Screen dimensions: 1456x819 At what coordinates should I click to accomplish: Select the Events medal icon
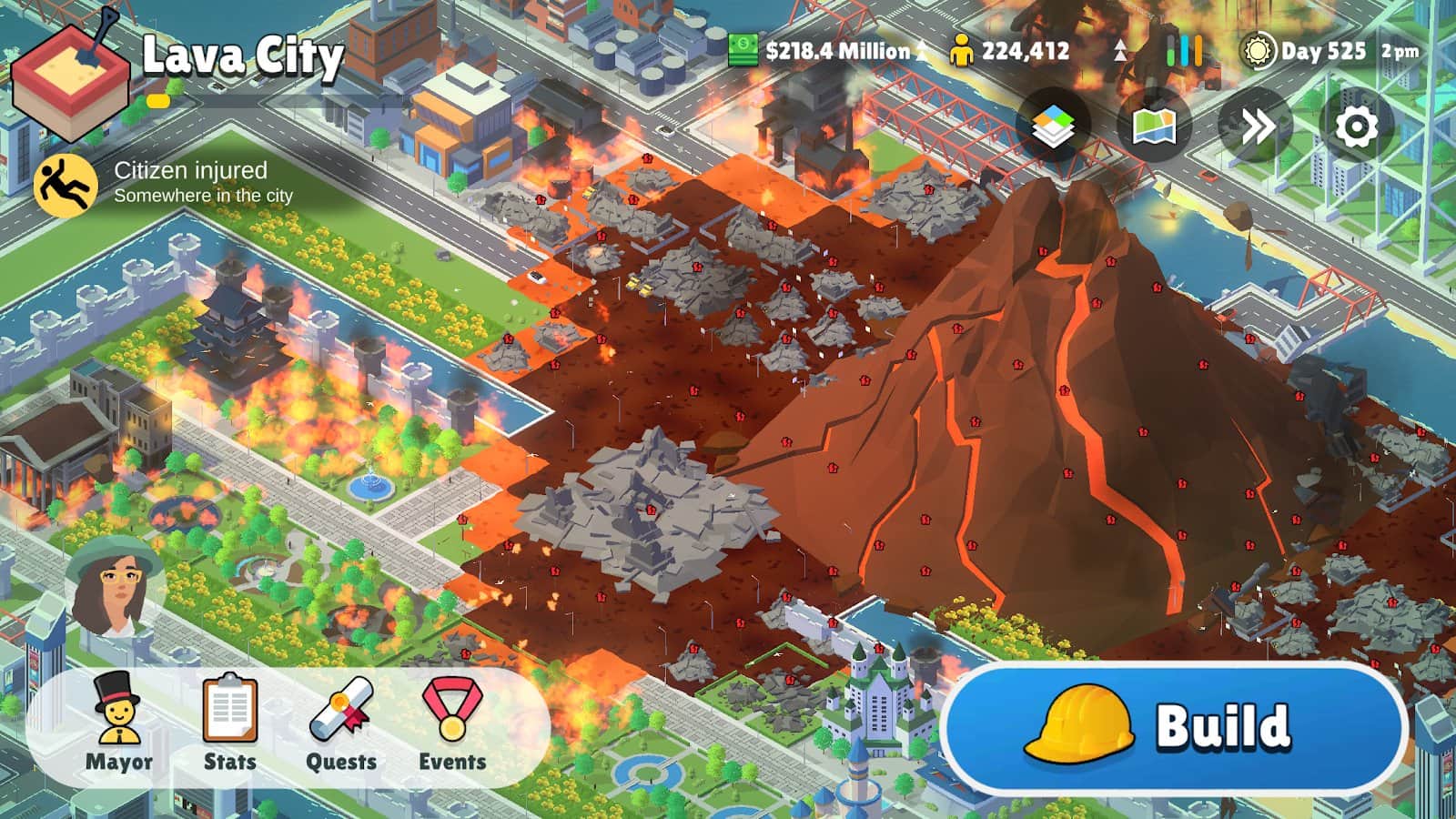coord(451,719)
